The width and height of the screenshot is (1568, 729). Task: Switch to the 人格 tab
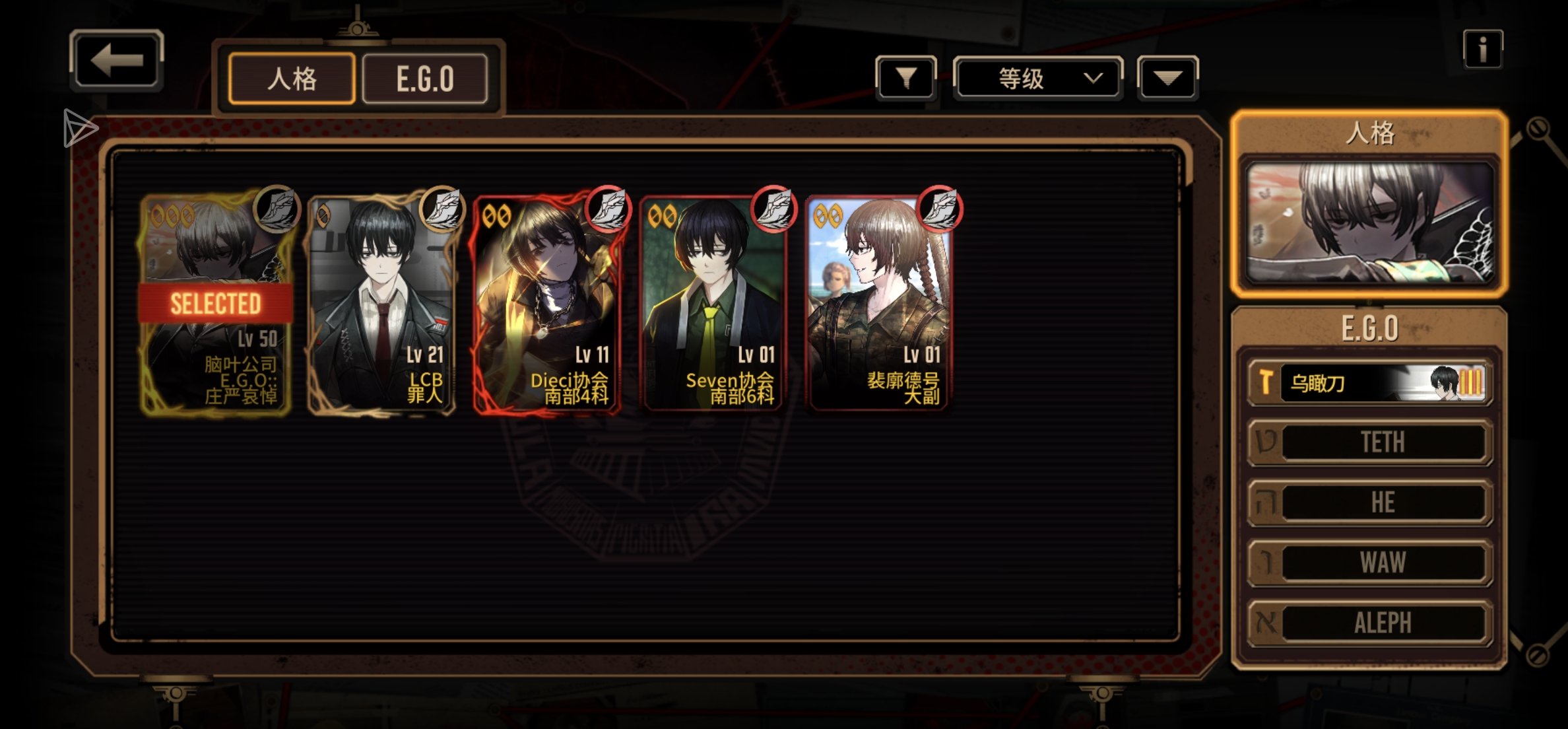pos(292,79)
